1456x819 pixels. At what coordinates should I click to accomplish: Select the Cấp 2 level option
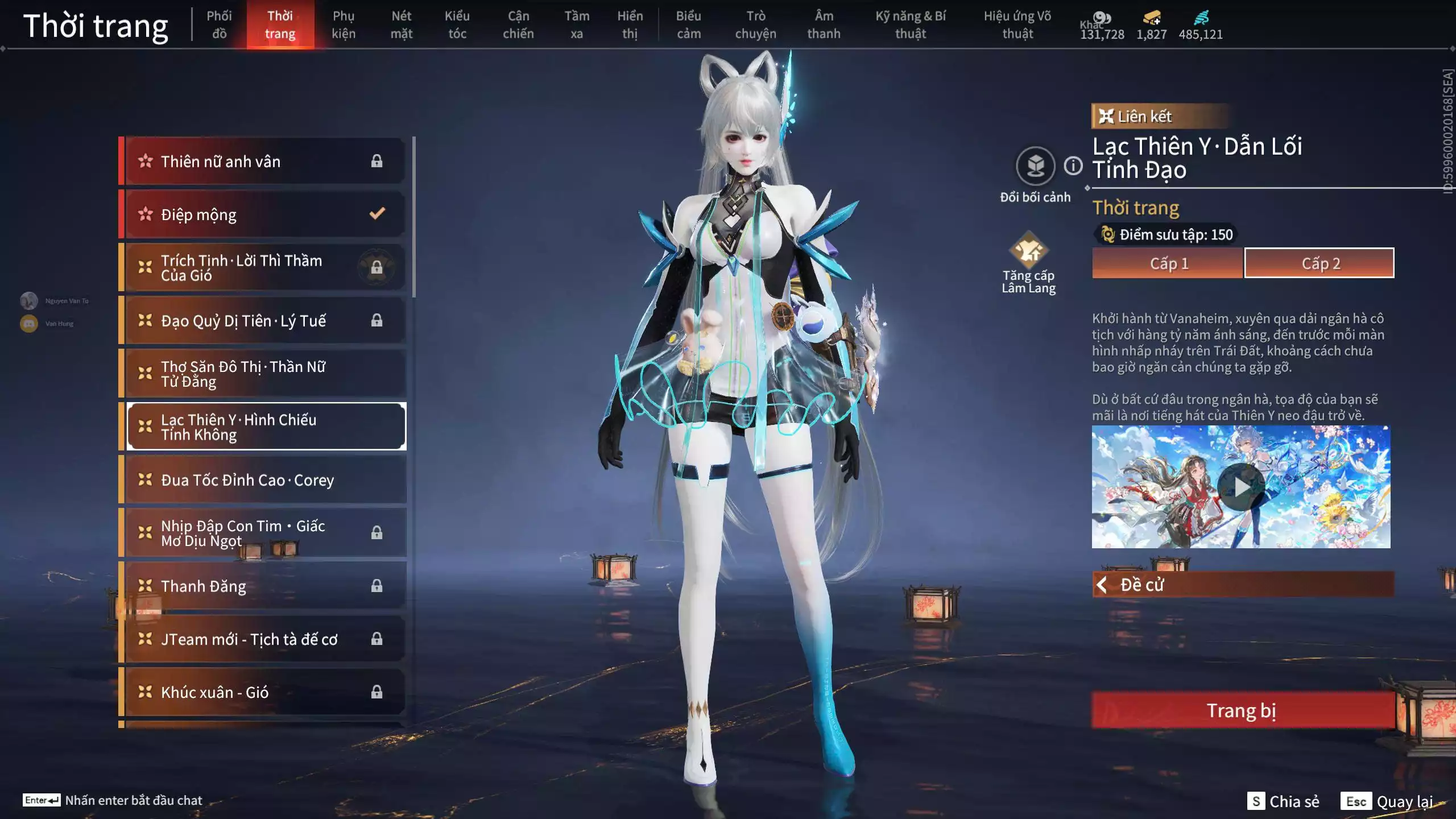point(1319,263)
